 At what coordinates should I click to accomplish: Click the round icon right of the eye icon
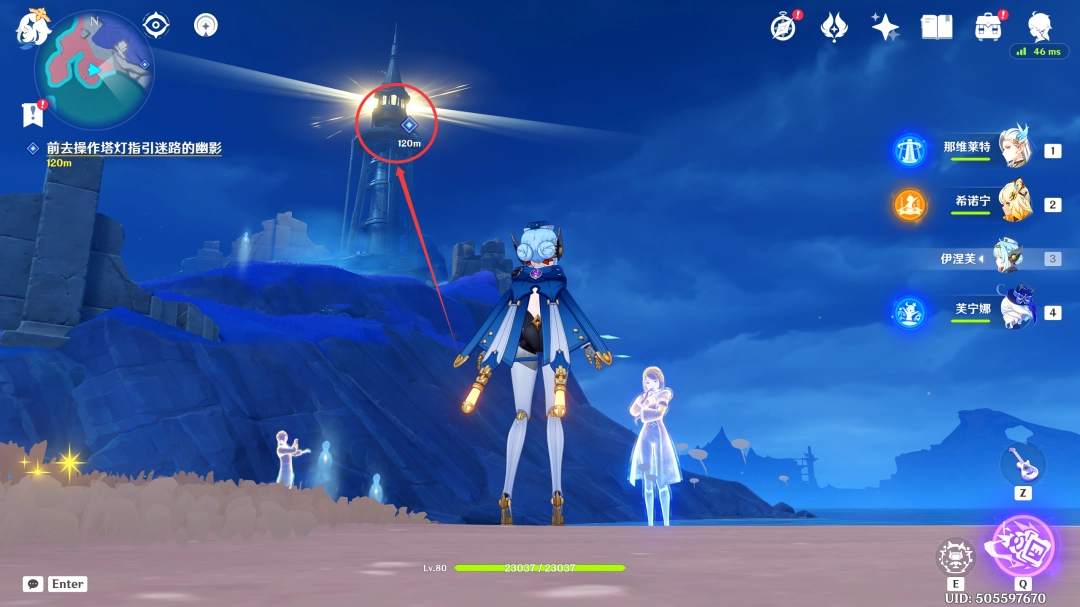point(206,24)
